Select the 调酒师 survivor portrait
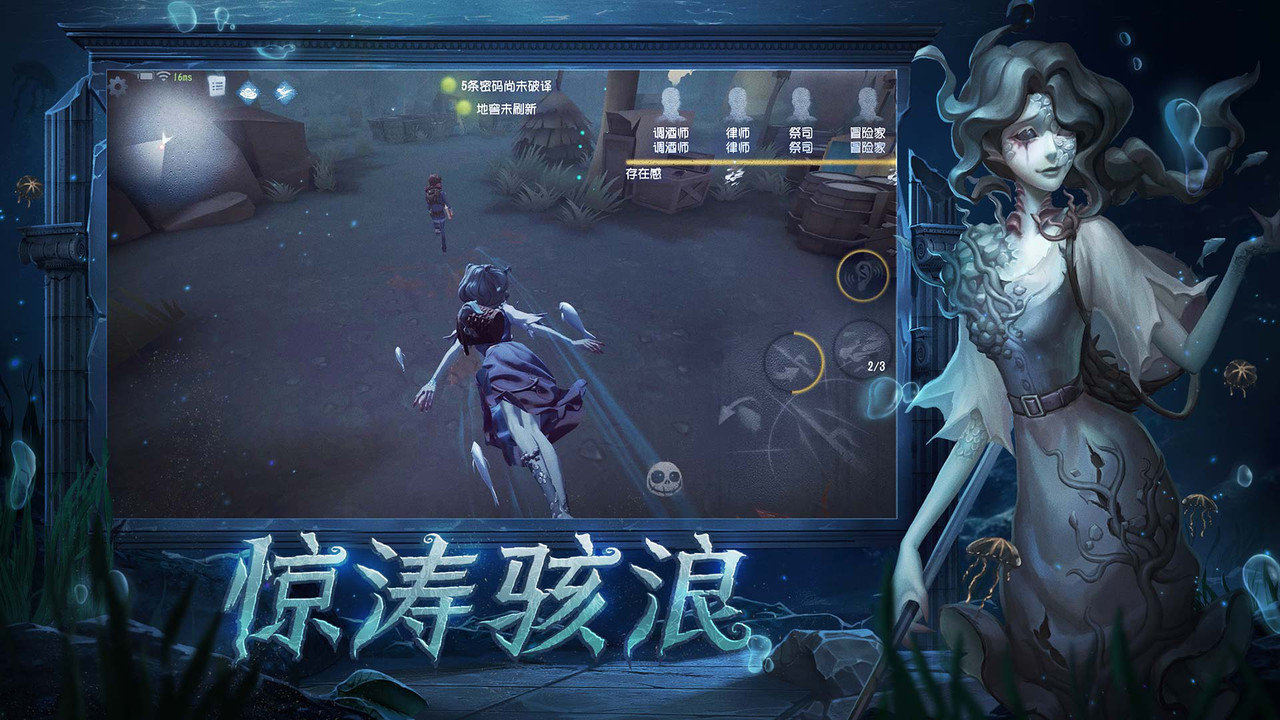This screenshot has width=1280, height=720. point(670,103)
